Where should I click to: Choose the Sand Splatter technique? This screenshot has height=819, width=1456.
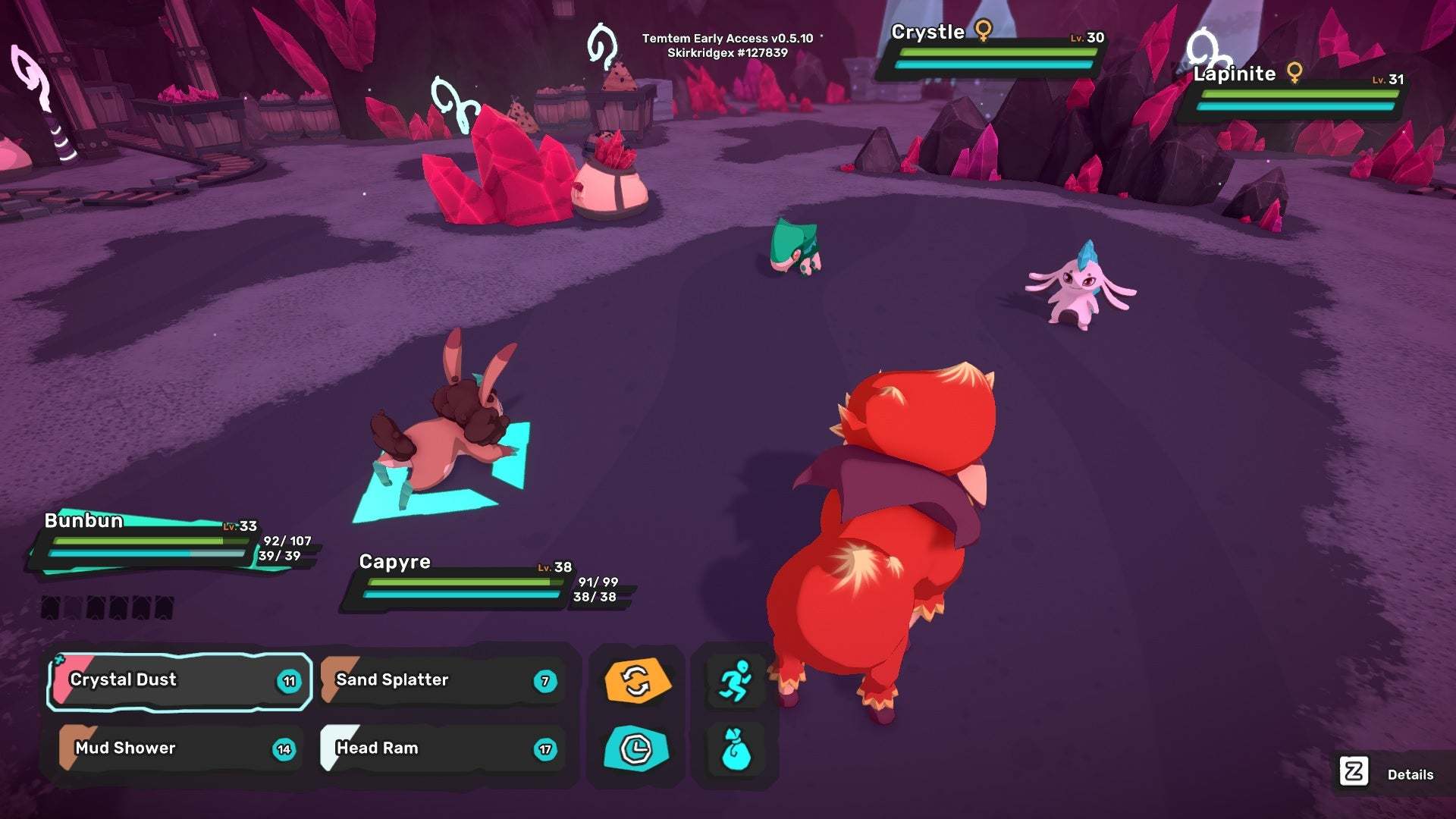[x=443, y=680]
